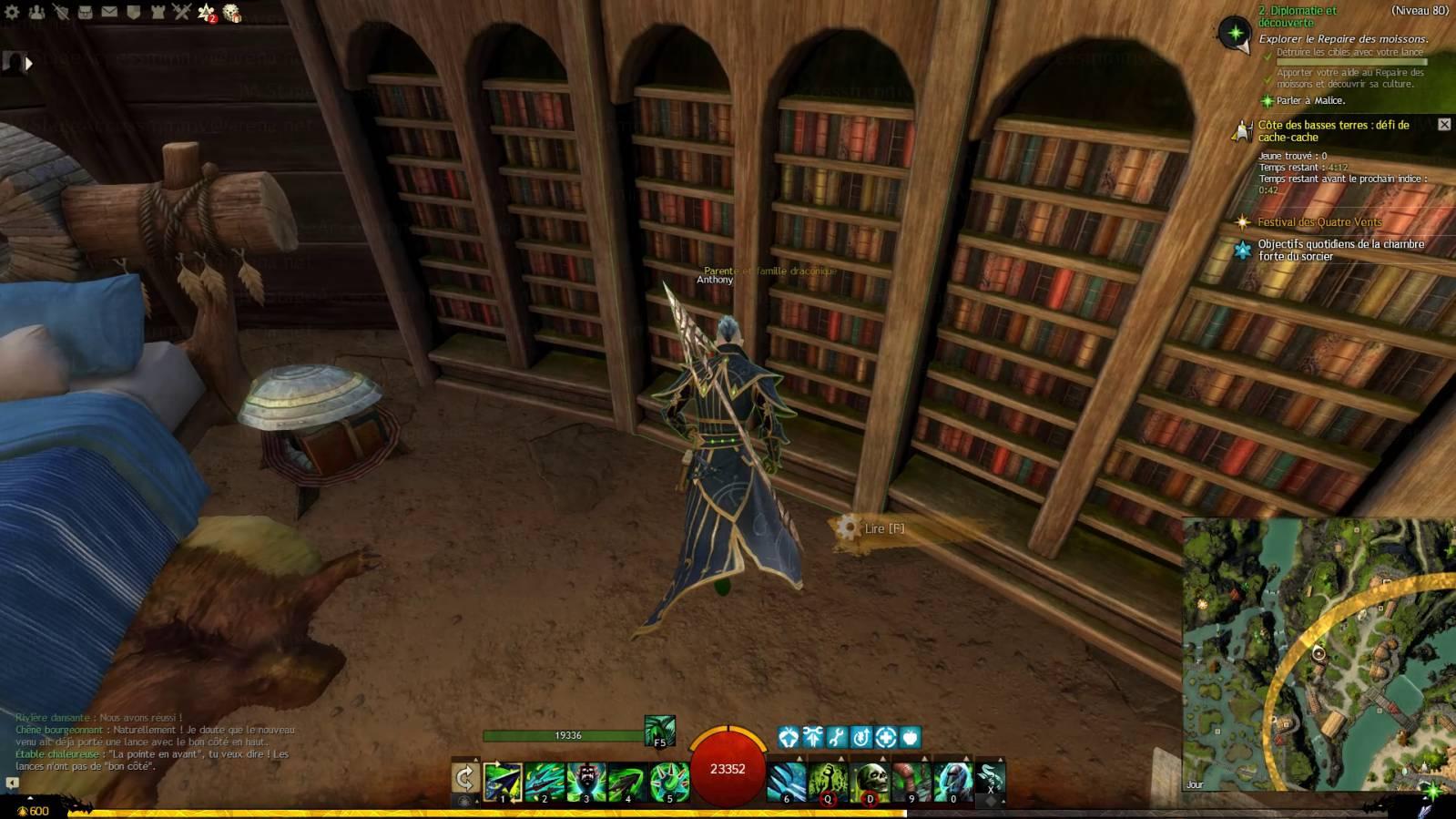Open the hero panel icon
This screenshot has width=1456, height=819.
coord(61,12)
